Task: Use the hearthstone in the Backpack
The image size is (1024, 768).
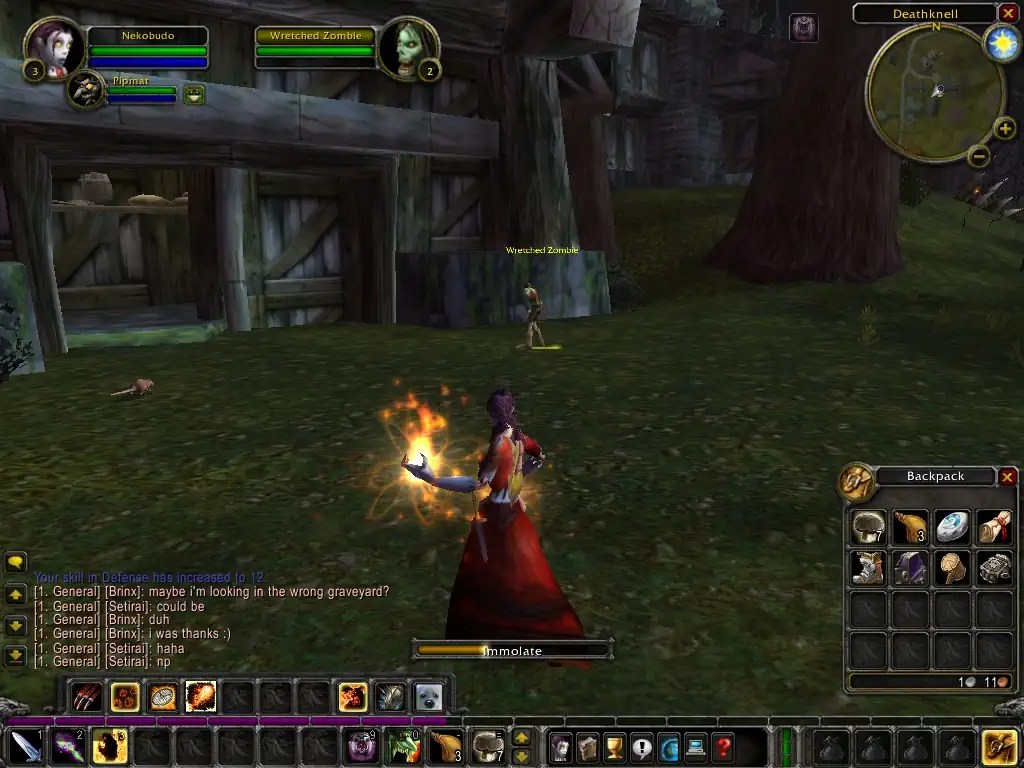Action: (952, 527)
